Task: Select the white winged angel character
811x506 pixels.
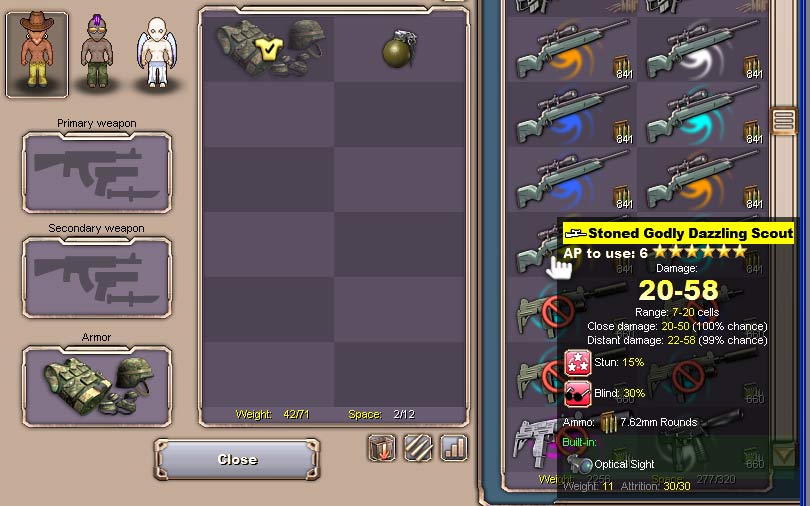Action: (155, 53)
